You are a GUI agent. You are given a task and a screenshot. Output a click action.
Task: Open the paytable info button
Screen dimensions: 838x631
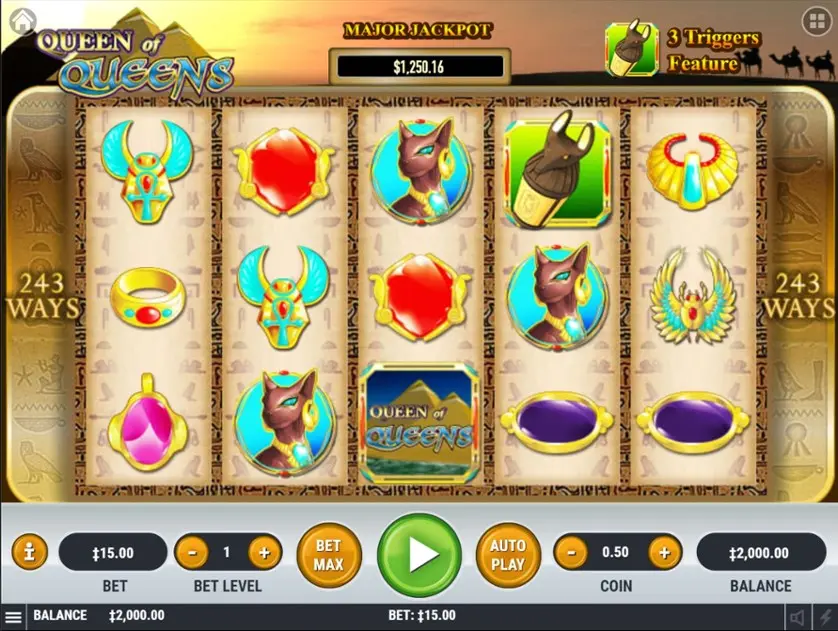pos(30,552)
